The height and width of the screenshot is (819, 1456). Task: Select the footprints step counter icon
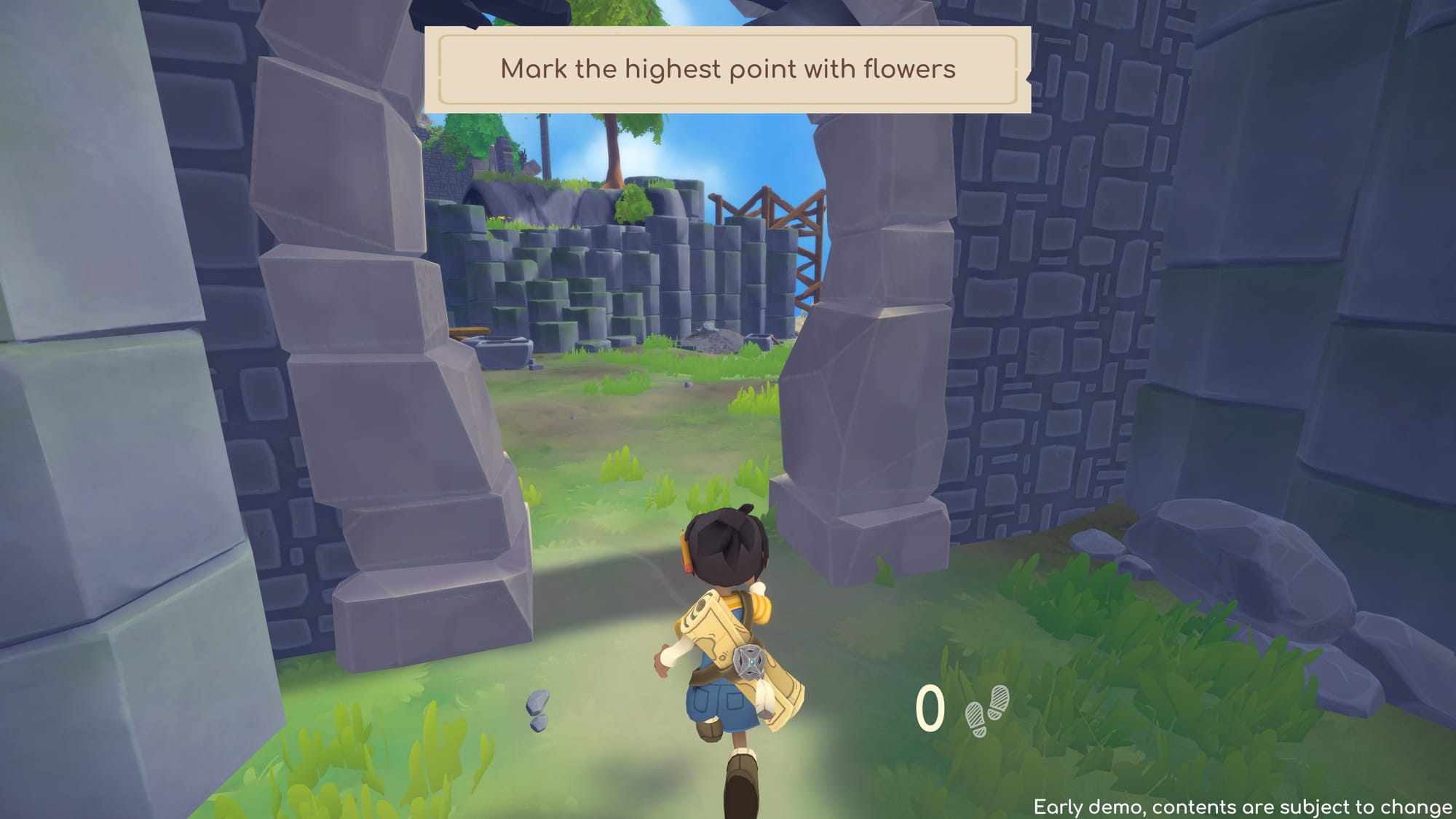pyautogui.click(x=986, y=710)
